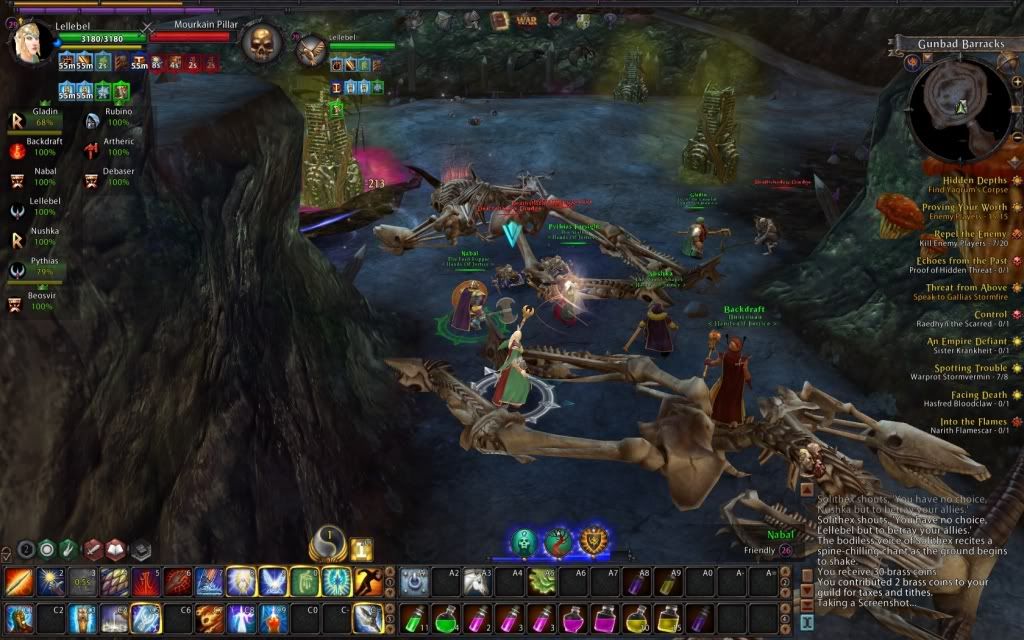Click the WAR menu button
This screenshot has height=640, width=1024.
pos(527,19)
